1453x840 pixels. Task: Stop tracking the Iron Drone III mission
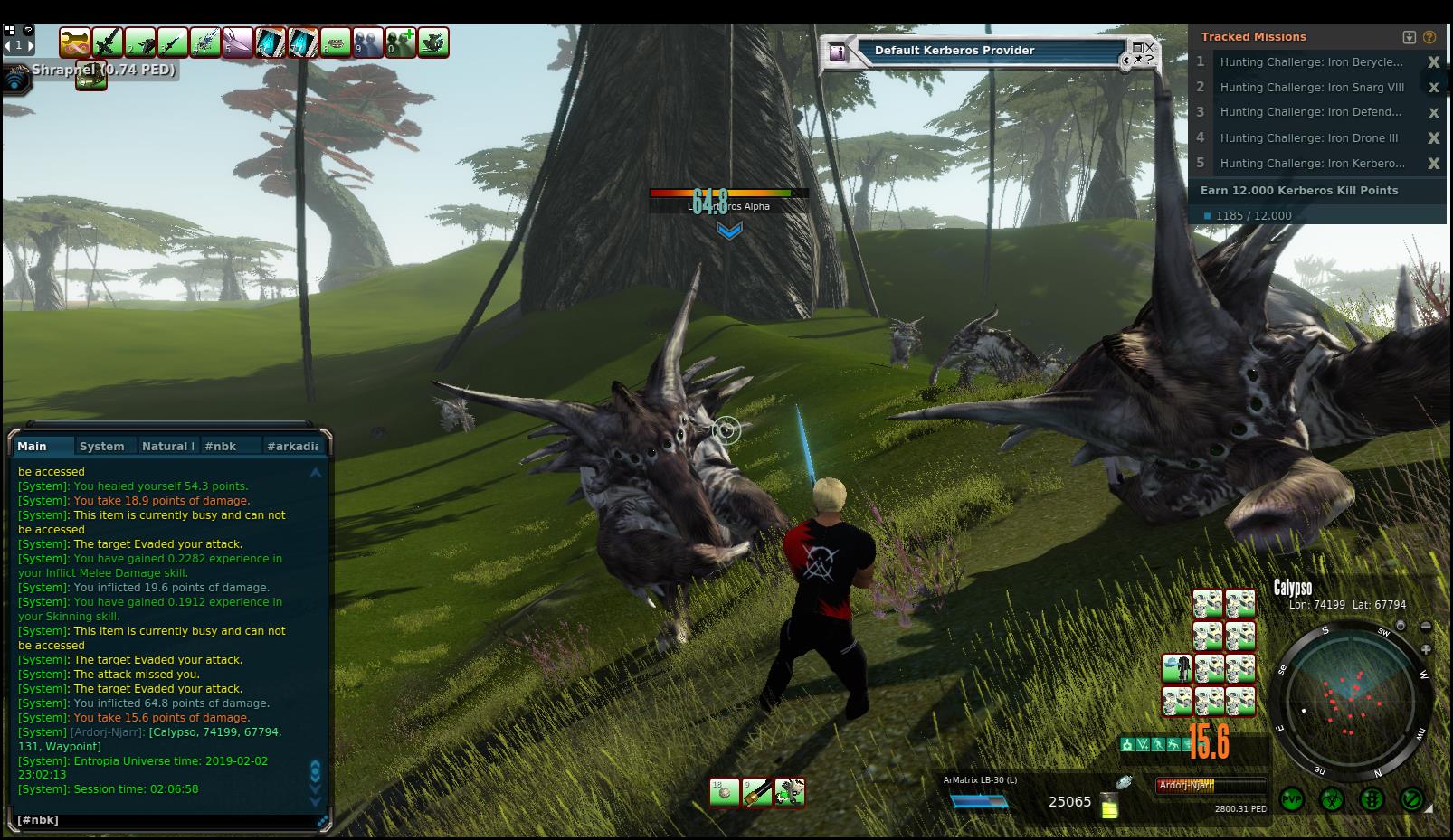point(1433,138)
